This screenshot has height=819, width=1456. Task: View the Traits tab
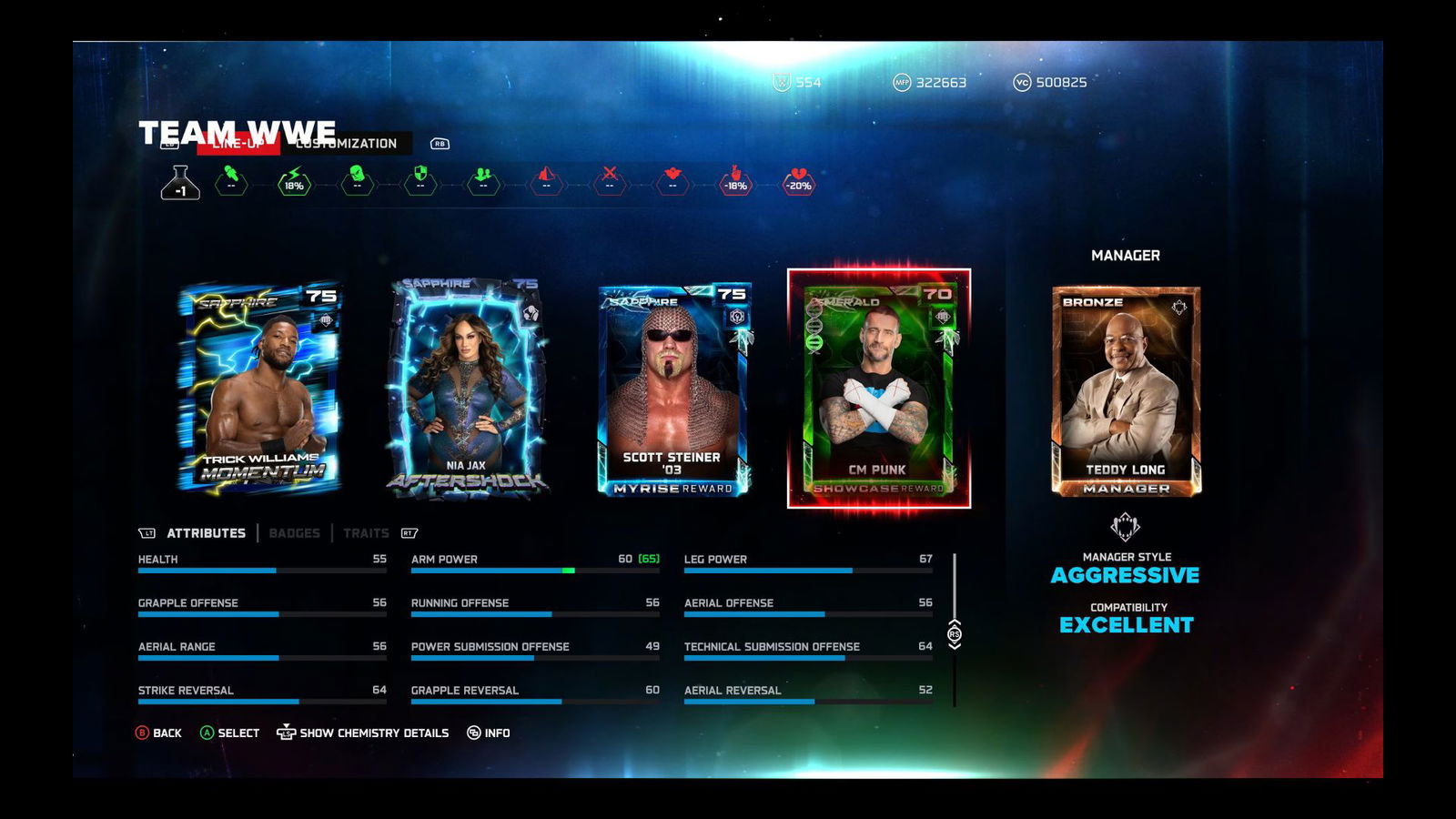click(x=366, y=533)
